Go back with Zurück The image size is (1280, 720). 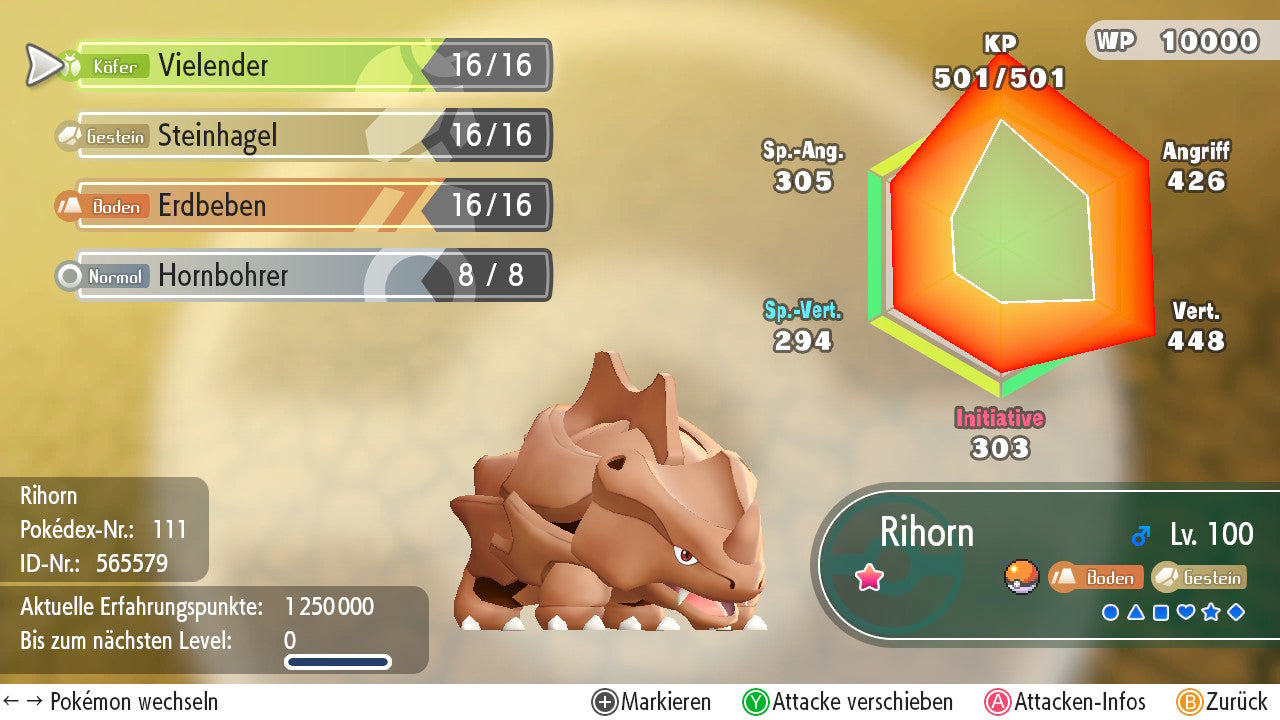tap(1222, 702)
